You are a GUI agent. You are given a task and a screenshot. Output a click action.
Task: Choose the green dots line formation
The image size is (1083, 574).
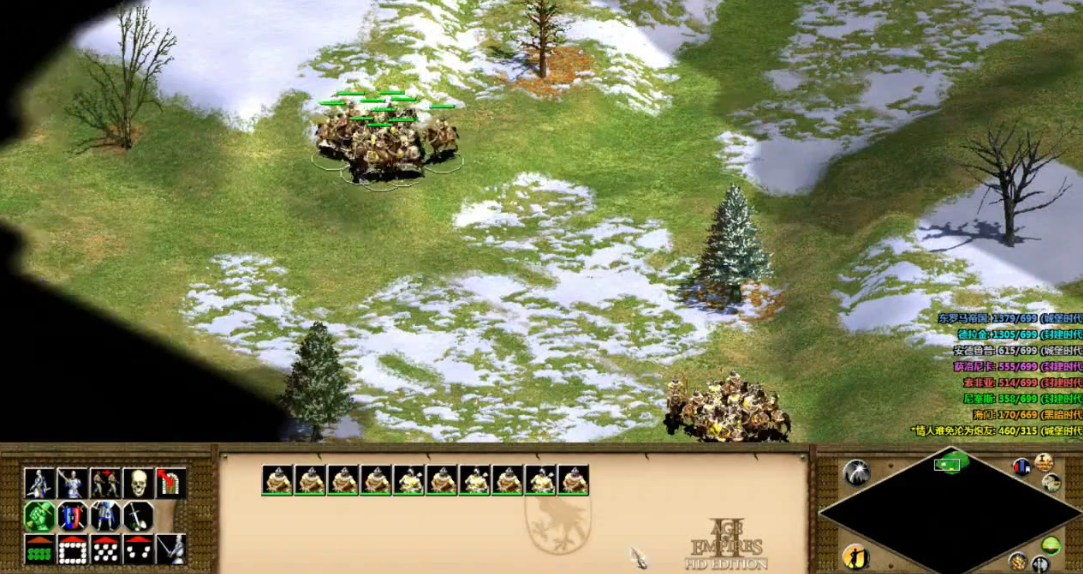tap(39, 549)
